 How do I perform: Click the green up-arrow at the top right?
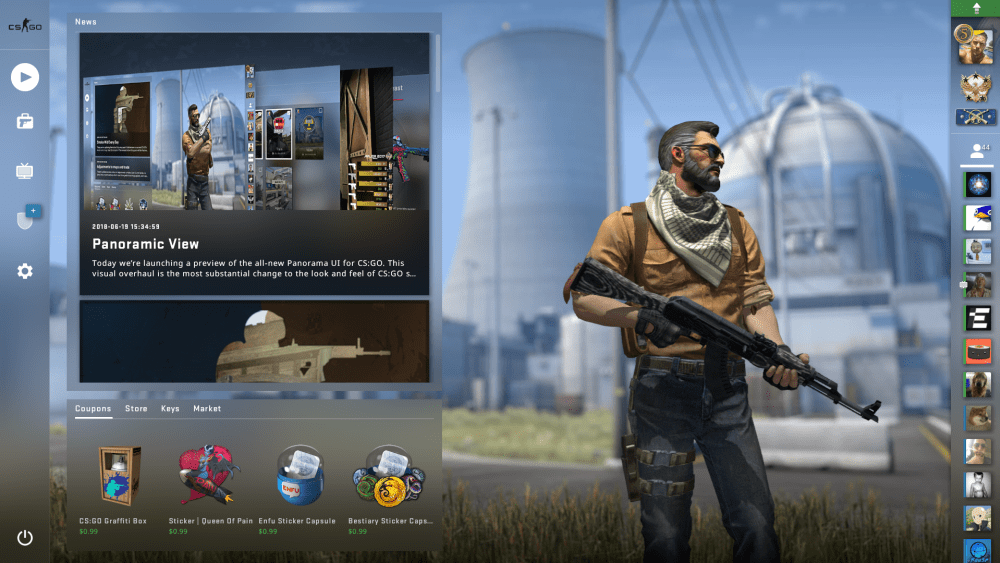[x=975, y=8]
